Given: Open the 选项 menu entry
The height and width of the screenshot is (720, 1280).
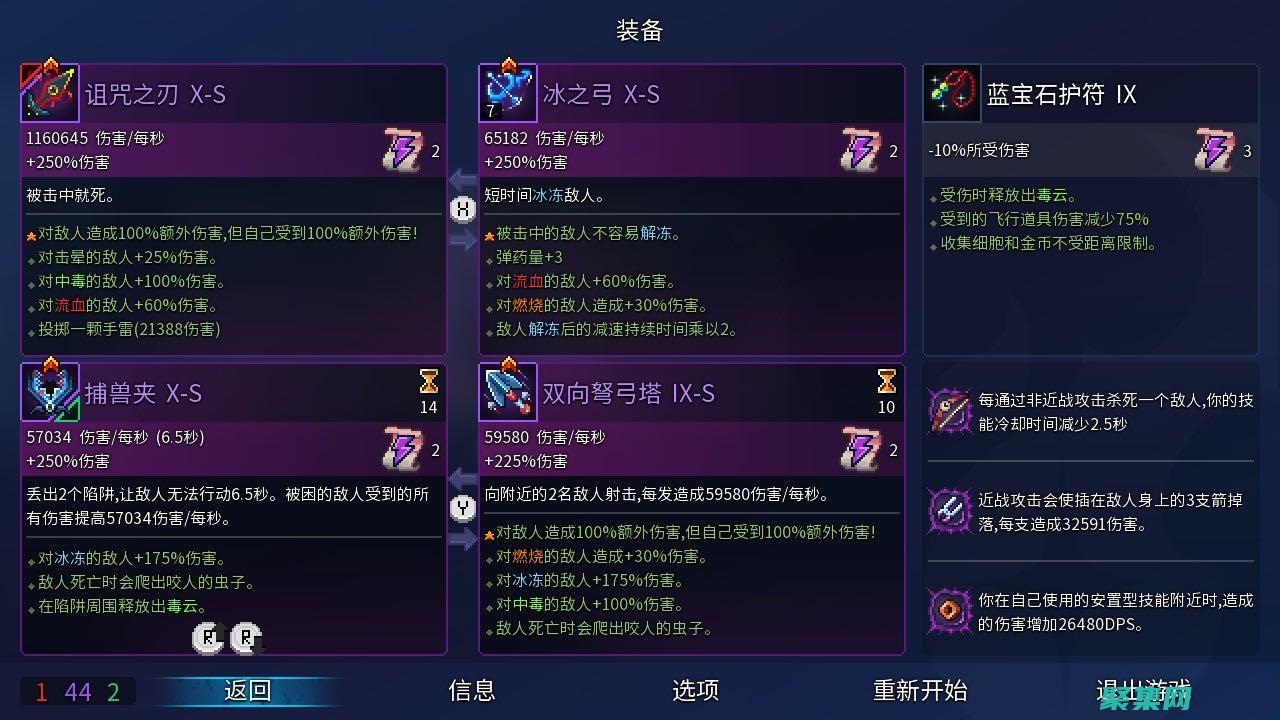Looking at the screenshot, I should 695,690.
